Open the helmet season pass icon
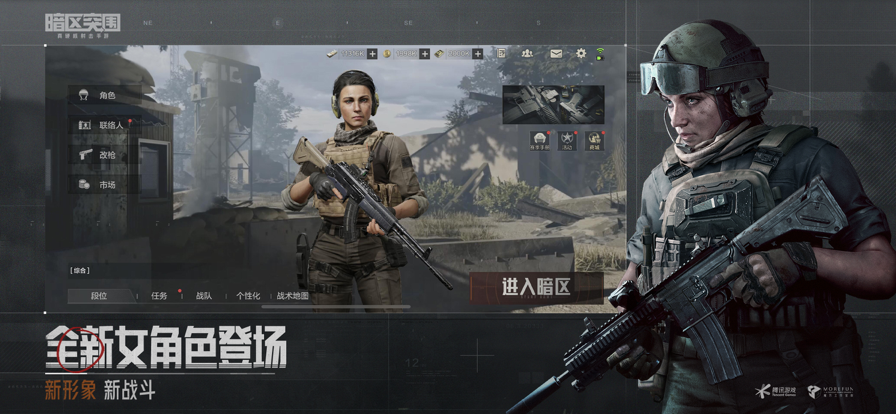896x414 pixels. coord(539,140)
